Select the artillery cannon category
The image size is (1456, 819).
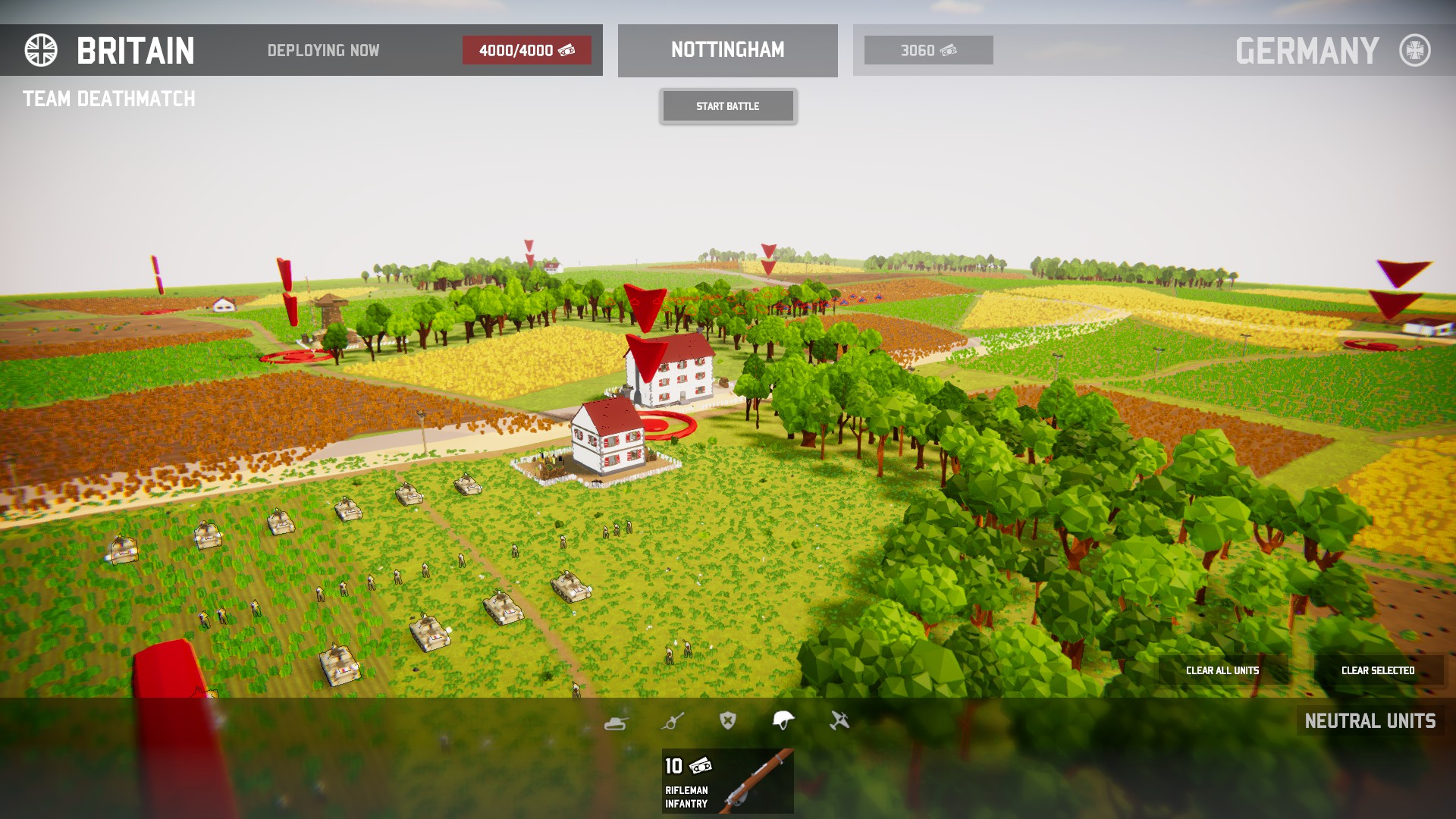[672, 721]
